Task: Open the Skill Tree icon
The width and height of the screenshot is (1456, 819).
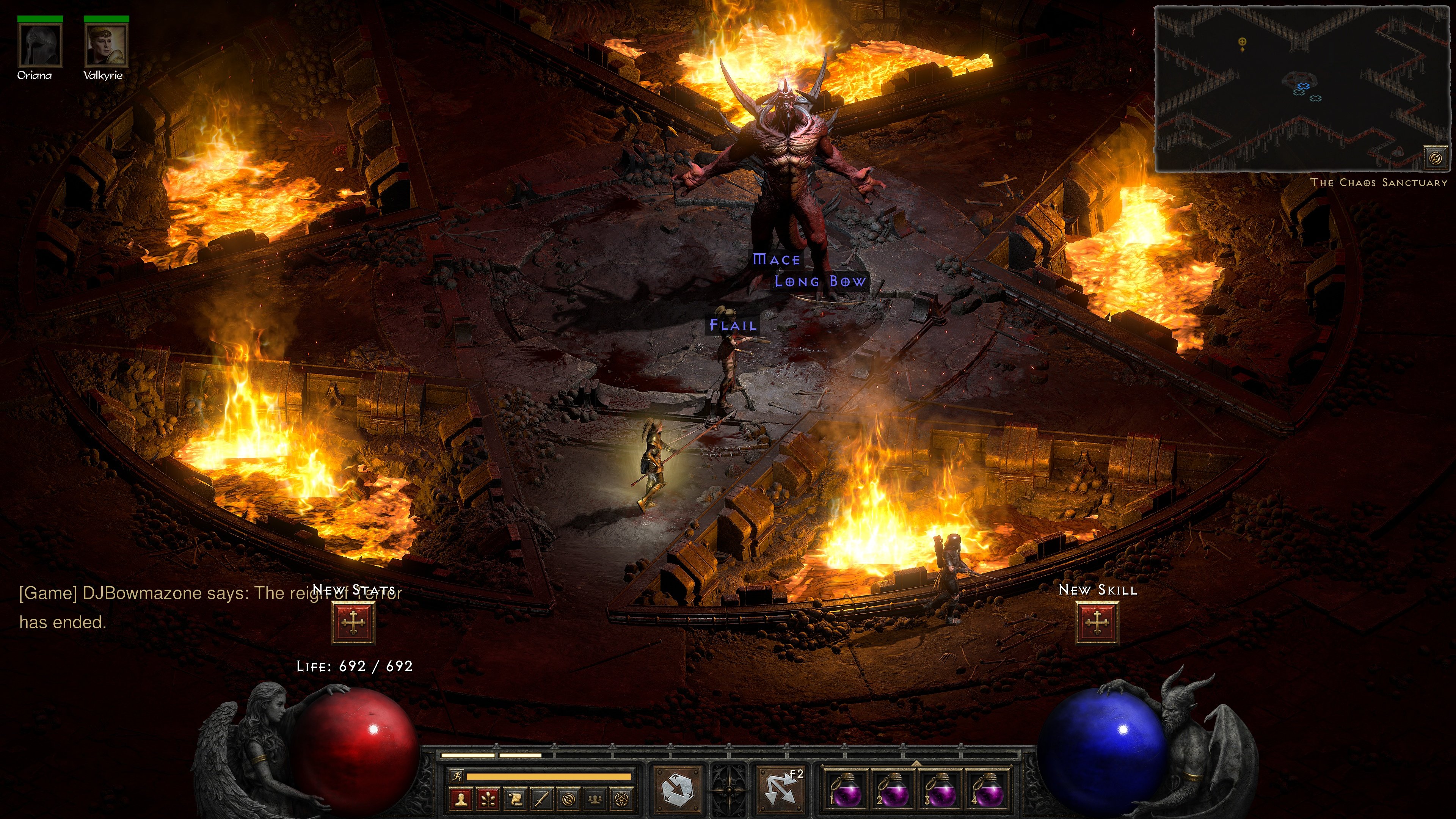Action: (x=488, y=800)
